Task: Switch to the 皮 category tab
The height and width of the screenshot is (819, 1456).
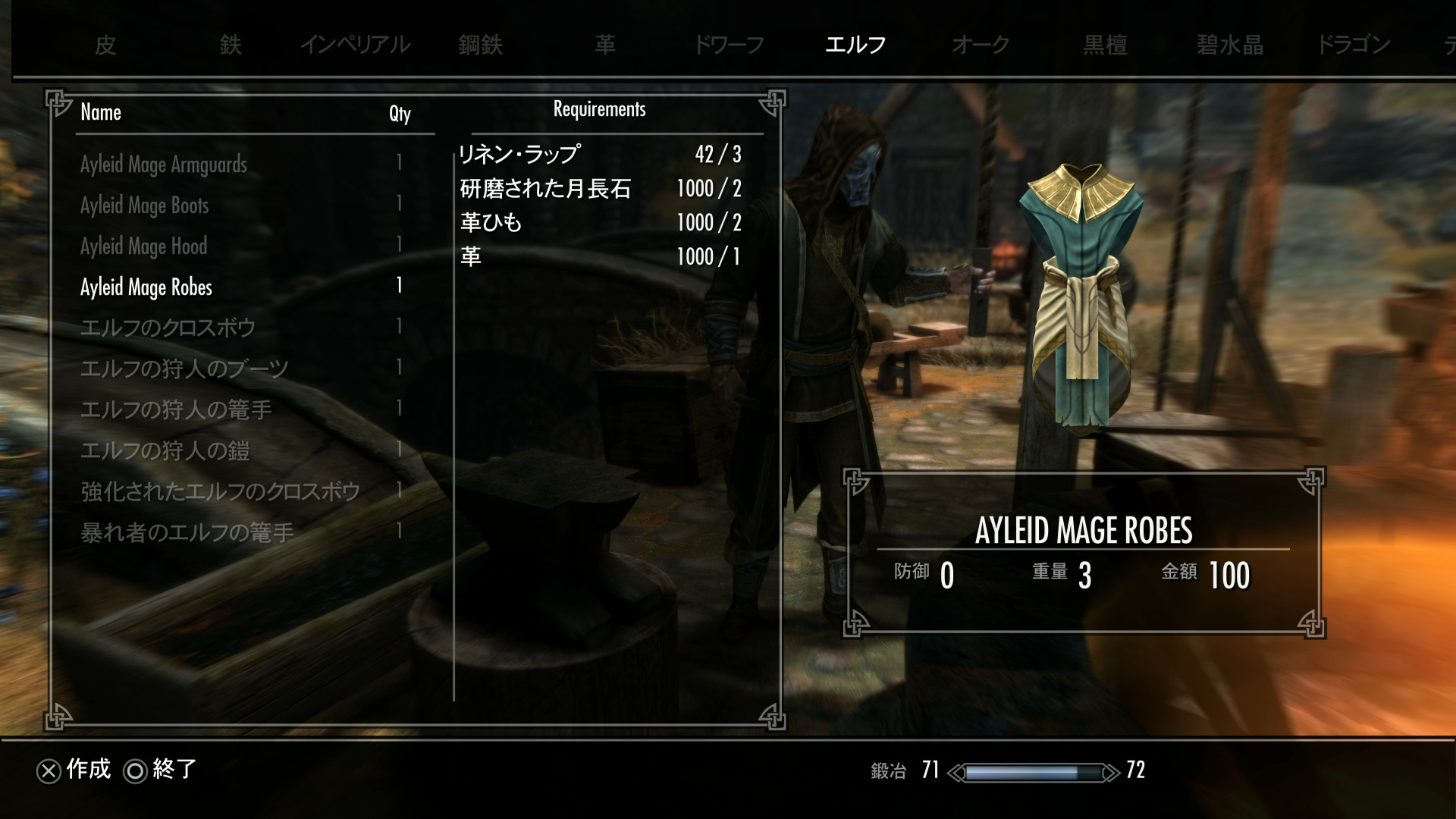Action: point(105,45)
